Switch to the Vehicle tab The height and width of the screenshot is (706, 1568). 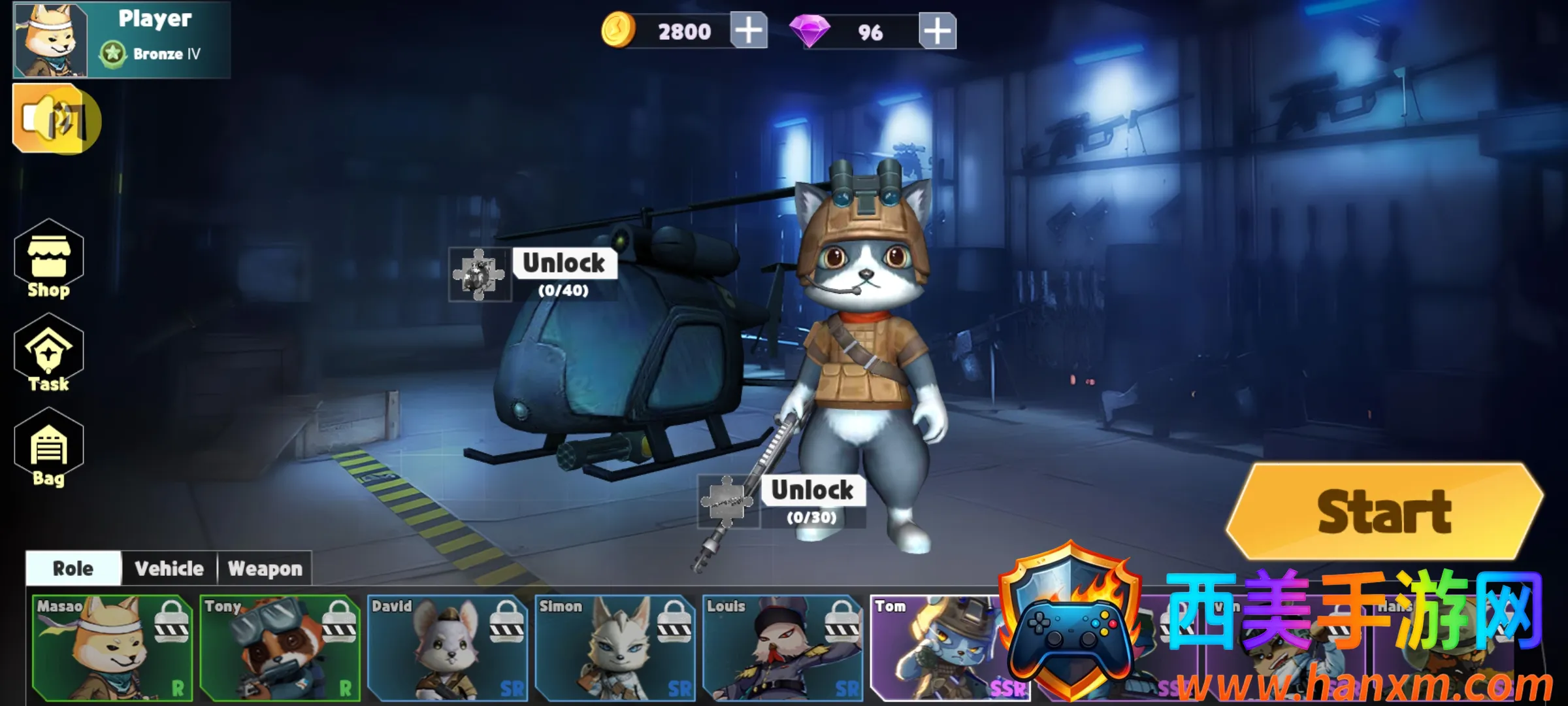[x=169, y=569]
